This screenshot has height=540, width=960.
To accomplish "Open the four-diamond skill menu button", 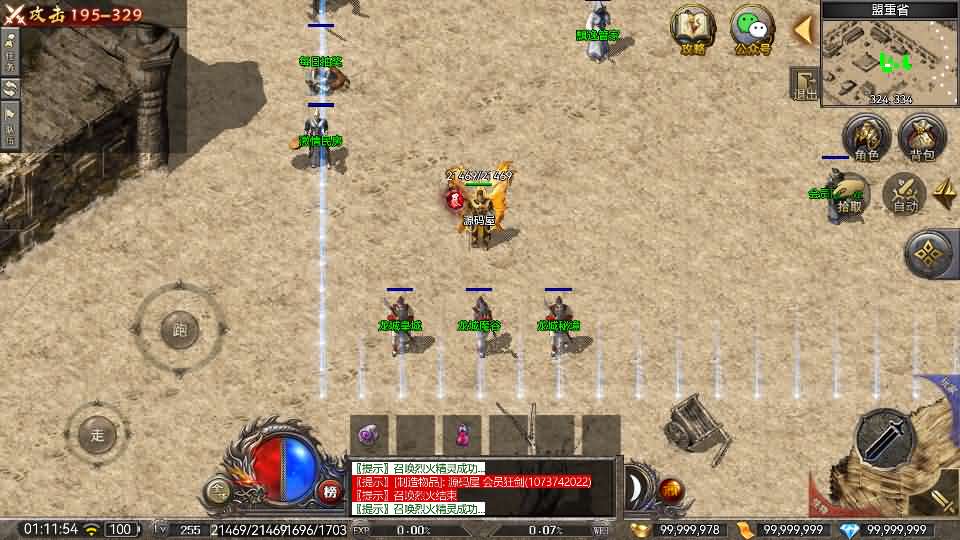I will (x=930, y=254).
